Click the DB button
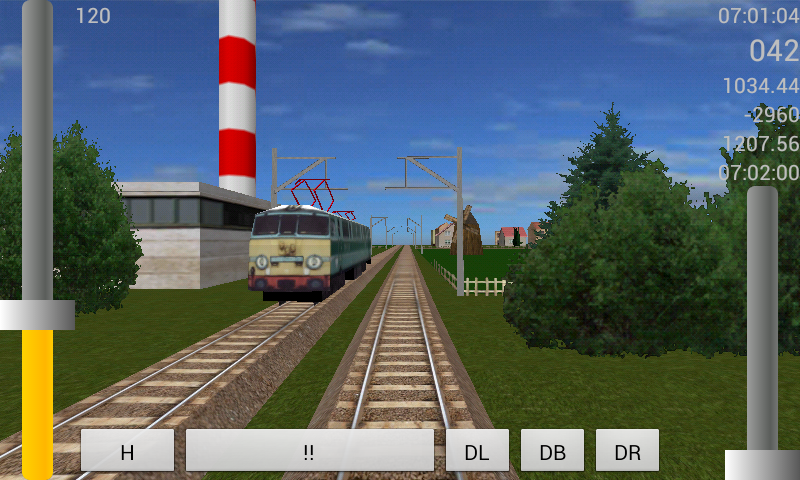The height and width of the screenshot is (480, 800). tap(552, 451)
